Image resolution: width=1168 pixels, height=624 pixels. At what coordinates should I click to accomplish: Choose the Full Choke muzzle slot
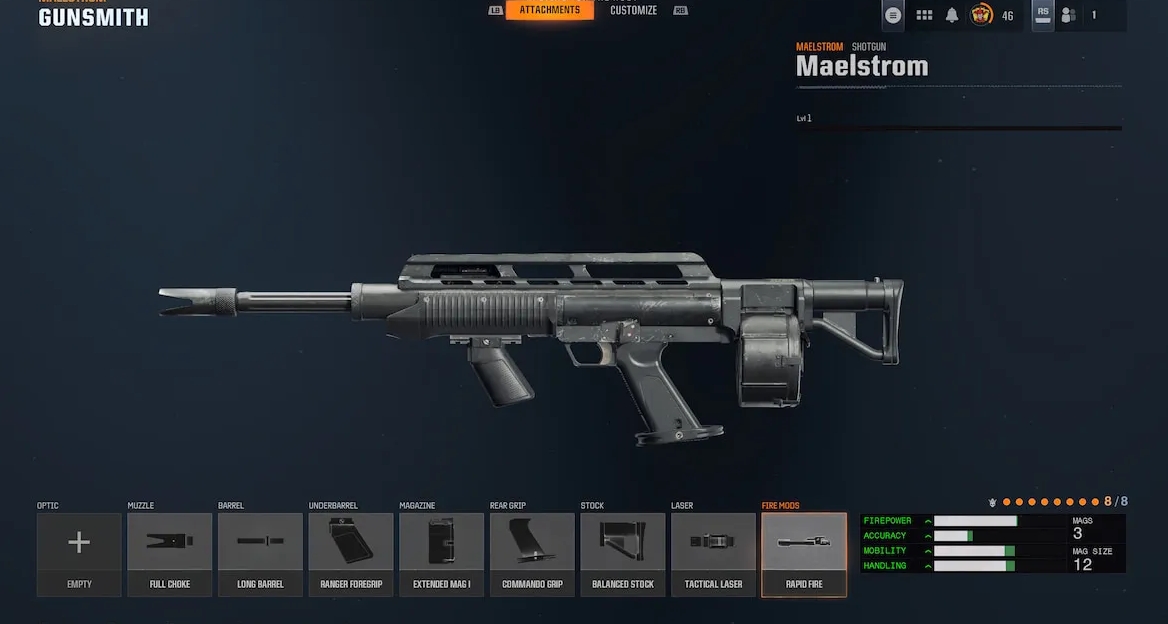[x=170, y=554]
